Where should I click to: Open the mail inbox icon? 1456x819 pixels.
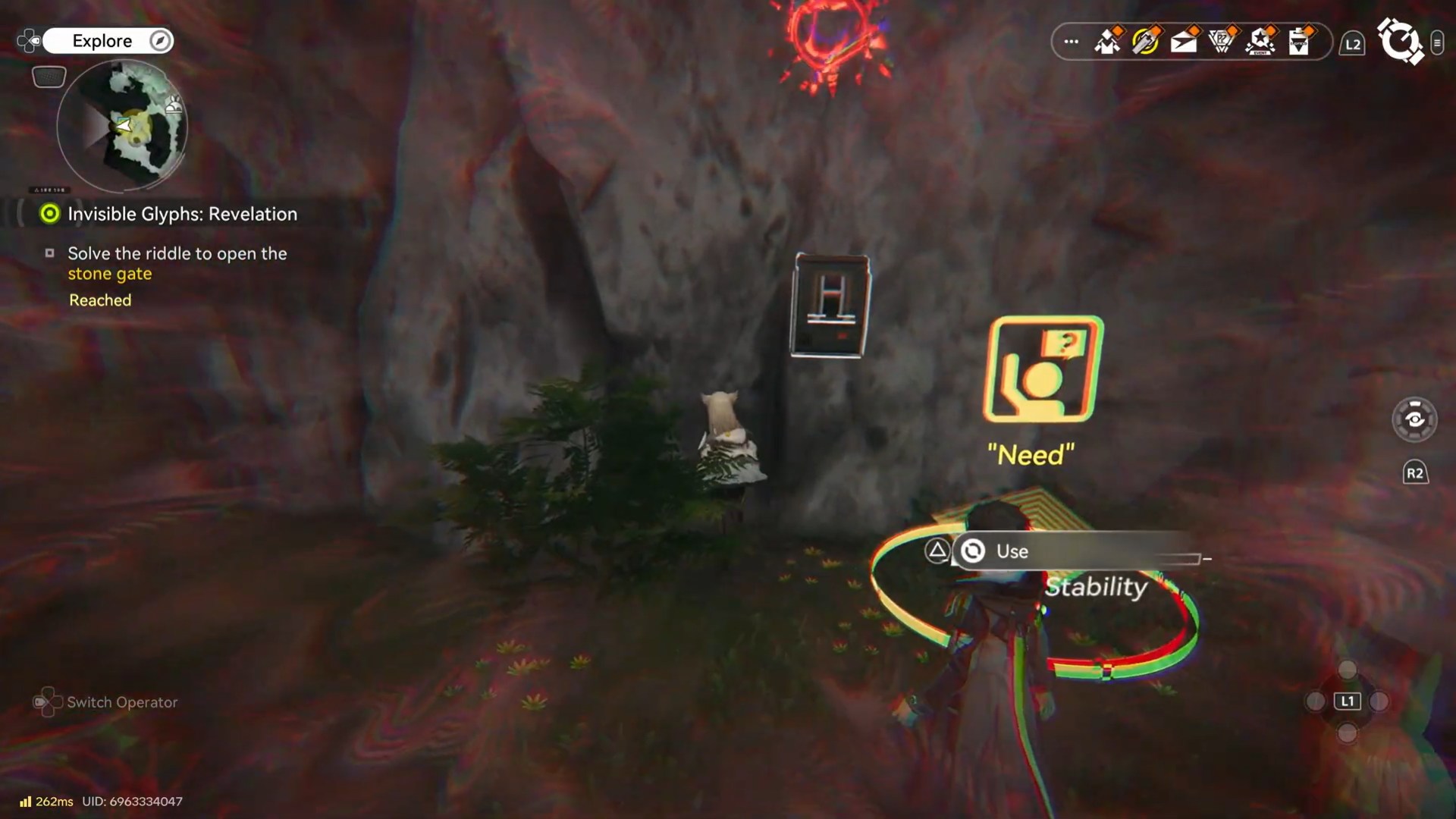[1184, 43]
